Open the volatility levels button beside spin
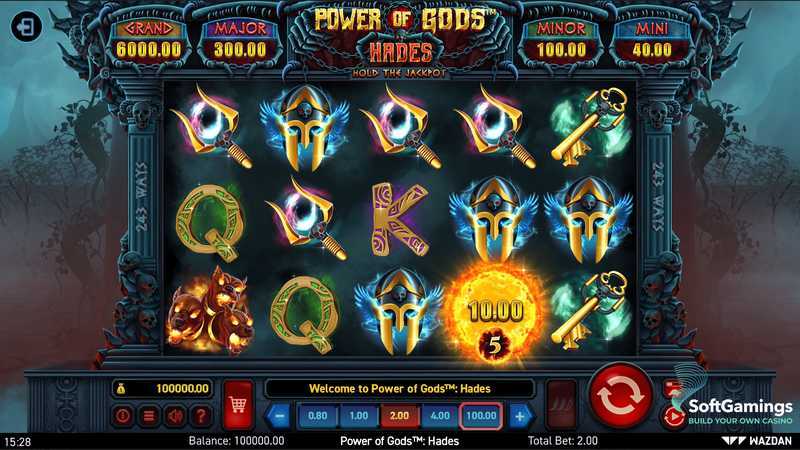 562,404
